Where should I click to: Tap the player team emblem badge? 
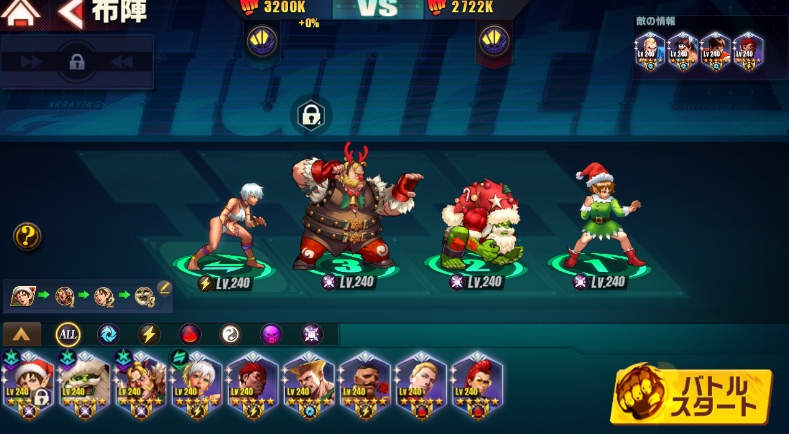[x=262, y=41]
